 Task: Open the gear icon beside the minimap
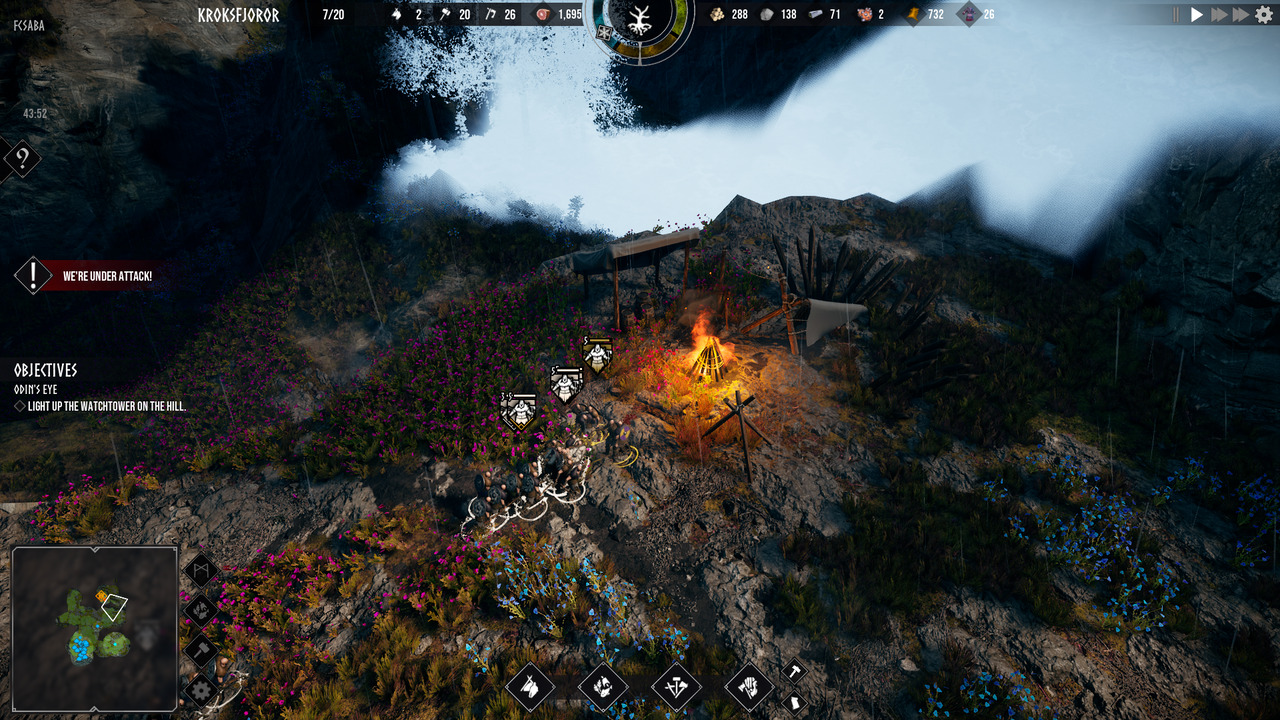tap(202, 689)
